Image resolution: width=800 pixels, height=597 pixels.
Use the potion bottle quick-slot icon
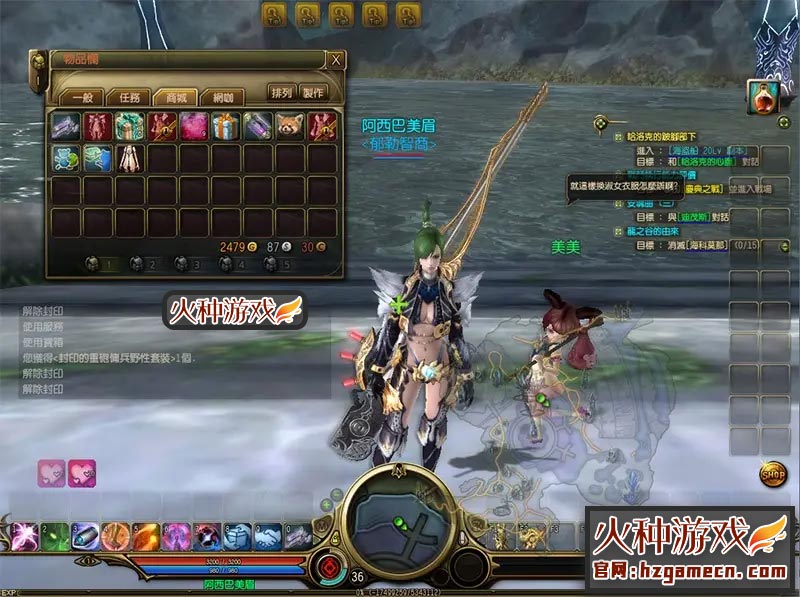point(764,98)
